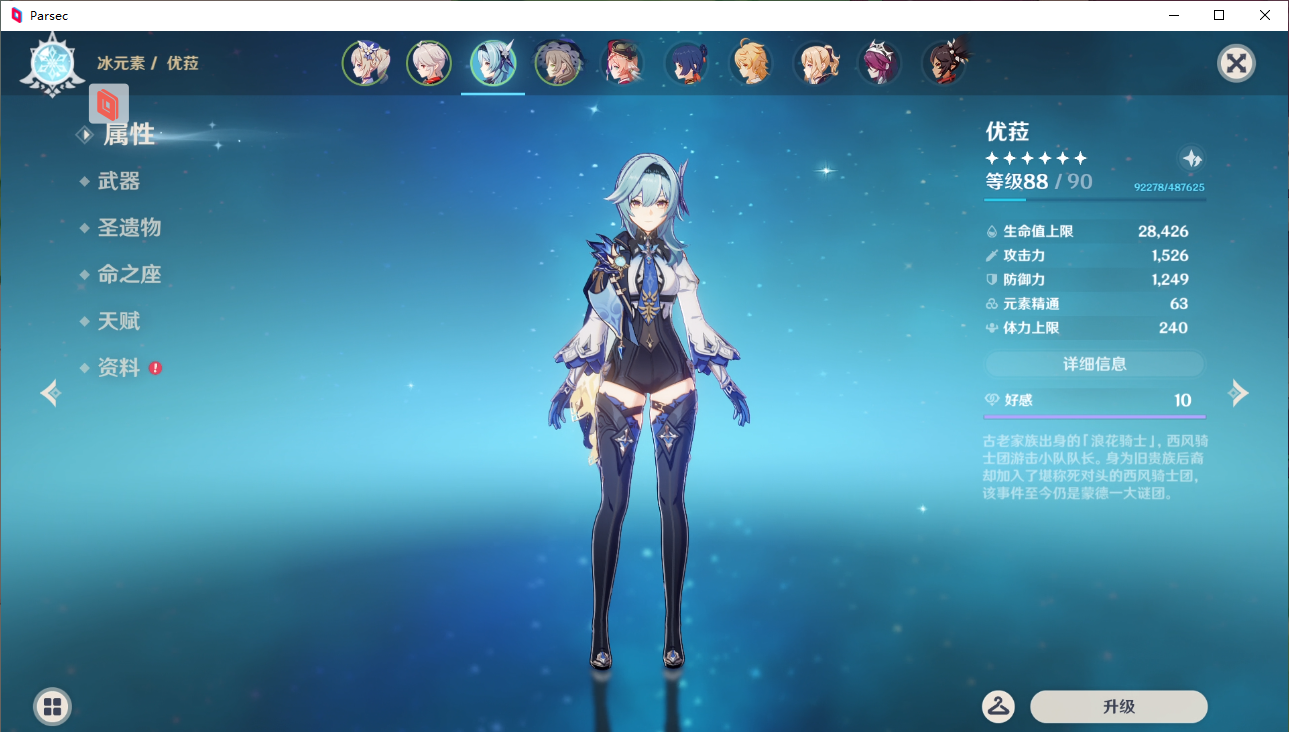Pick Jean's blonde ponytail portrait
The width and height of the screenshot is (1289, 732).
coord(815,64)
